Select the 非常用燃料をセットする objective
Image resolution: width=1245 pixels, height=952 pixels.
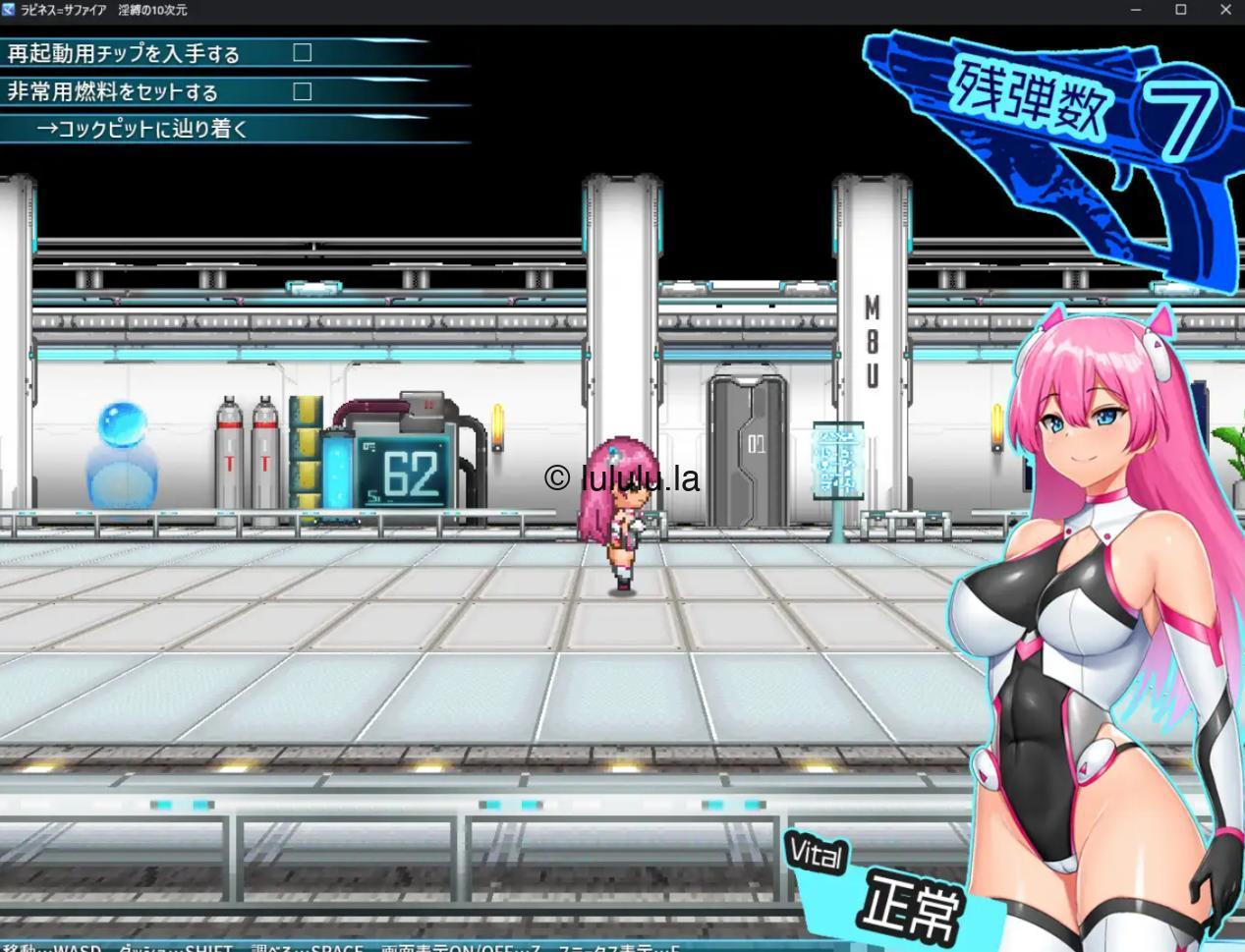point(113,92)
